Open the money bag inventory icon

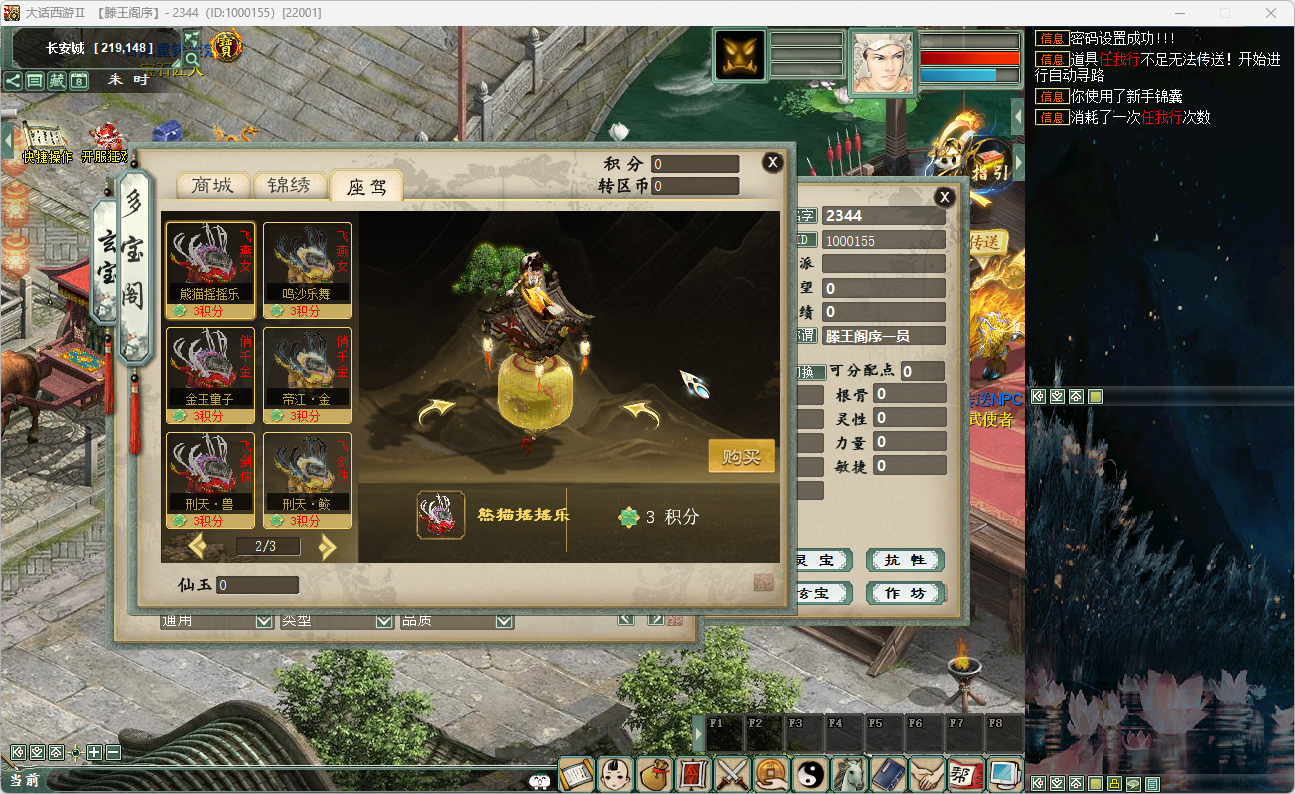click(x=654, y=774)
